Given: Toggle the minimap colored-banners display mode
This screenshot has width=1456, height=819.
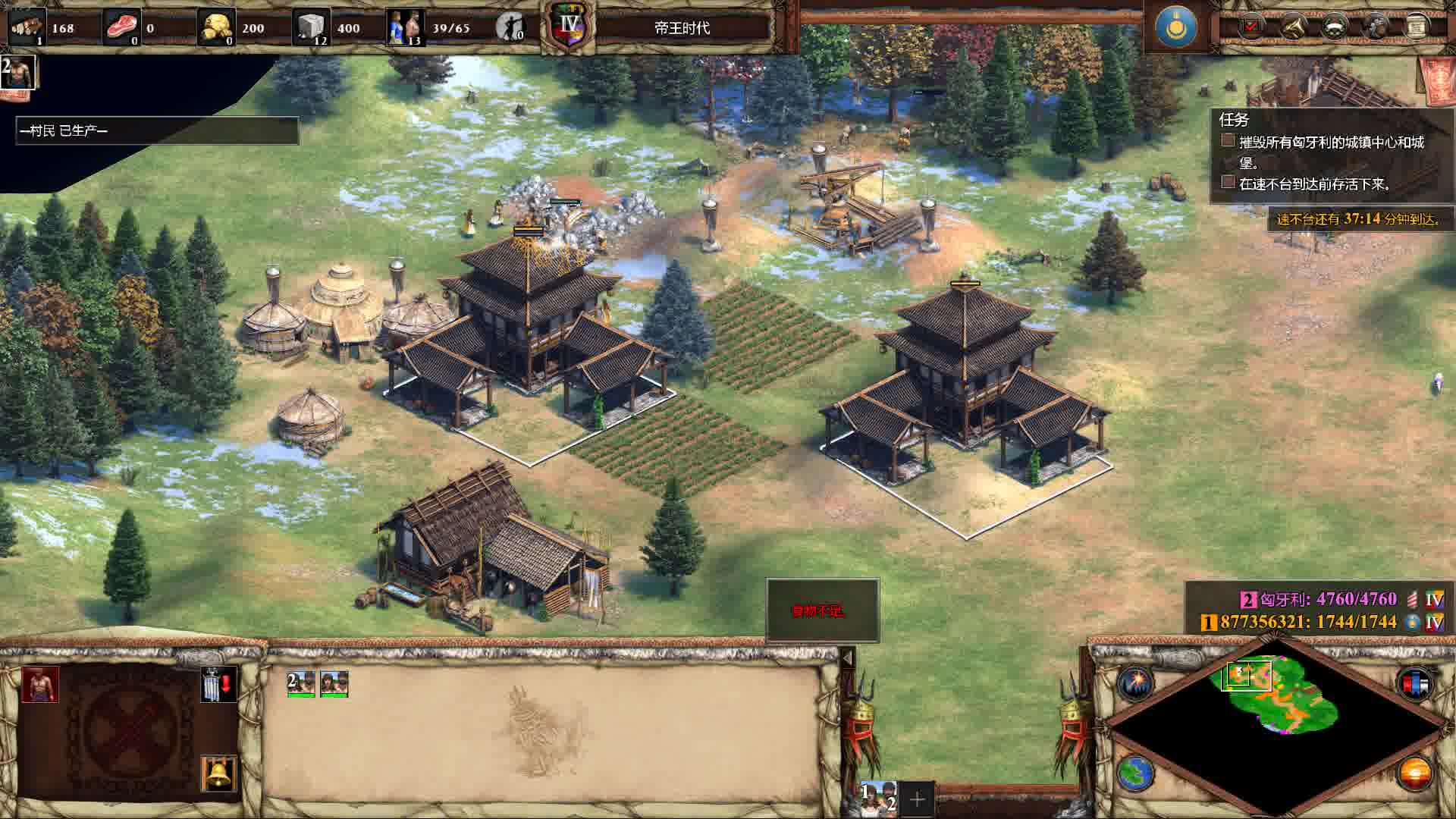Looking at the screenshot, I should [1415, 682].
